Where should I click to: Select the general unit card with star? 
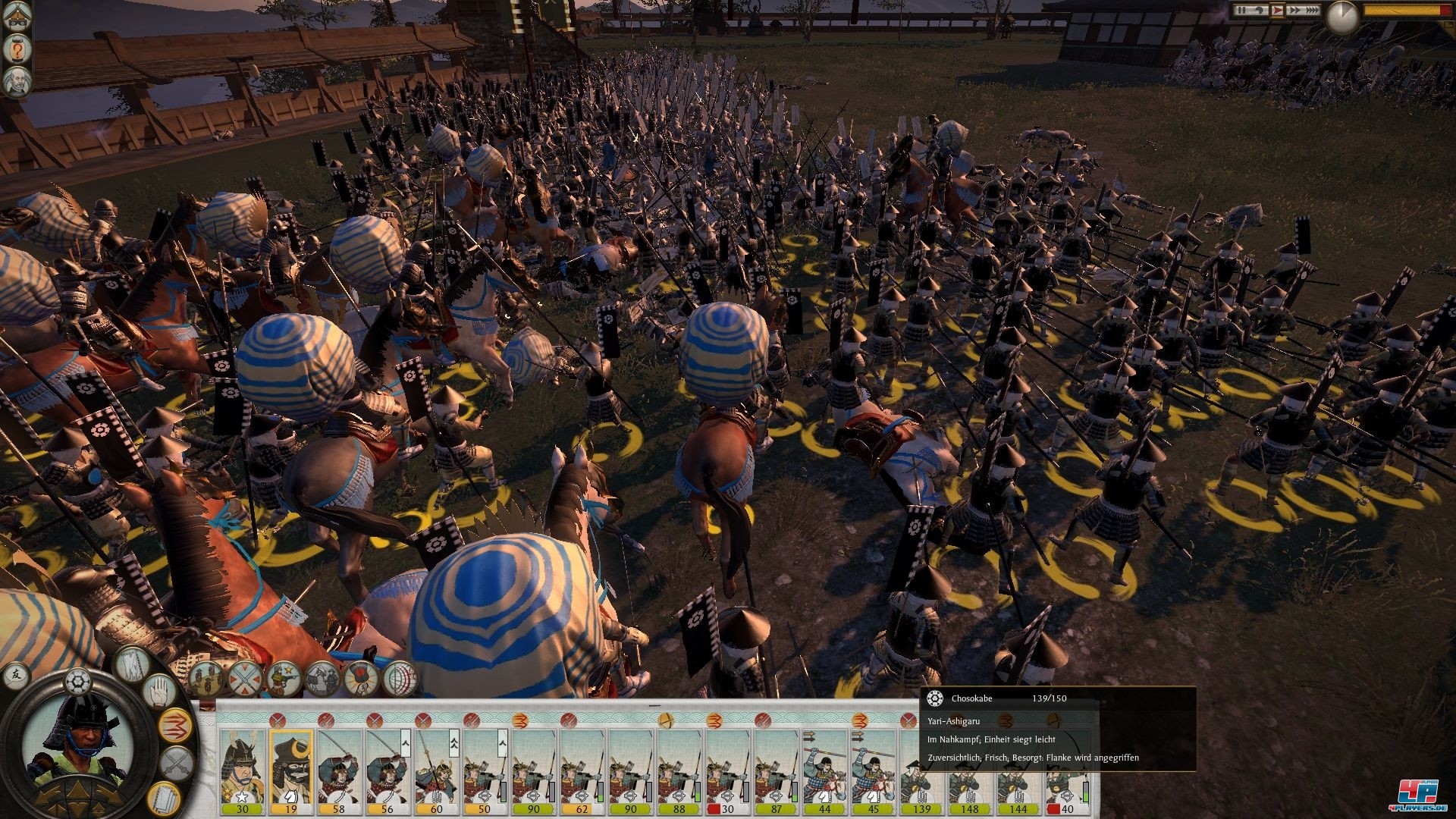tap(243, 767)
